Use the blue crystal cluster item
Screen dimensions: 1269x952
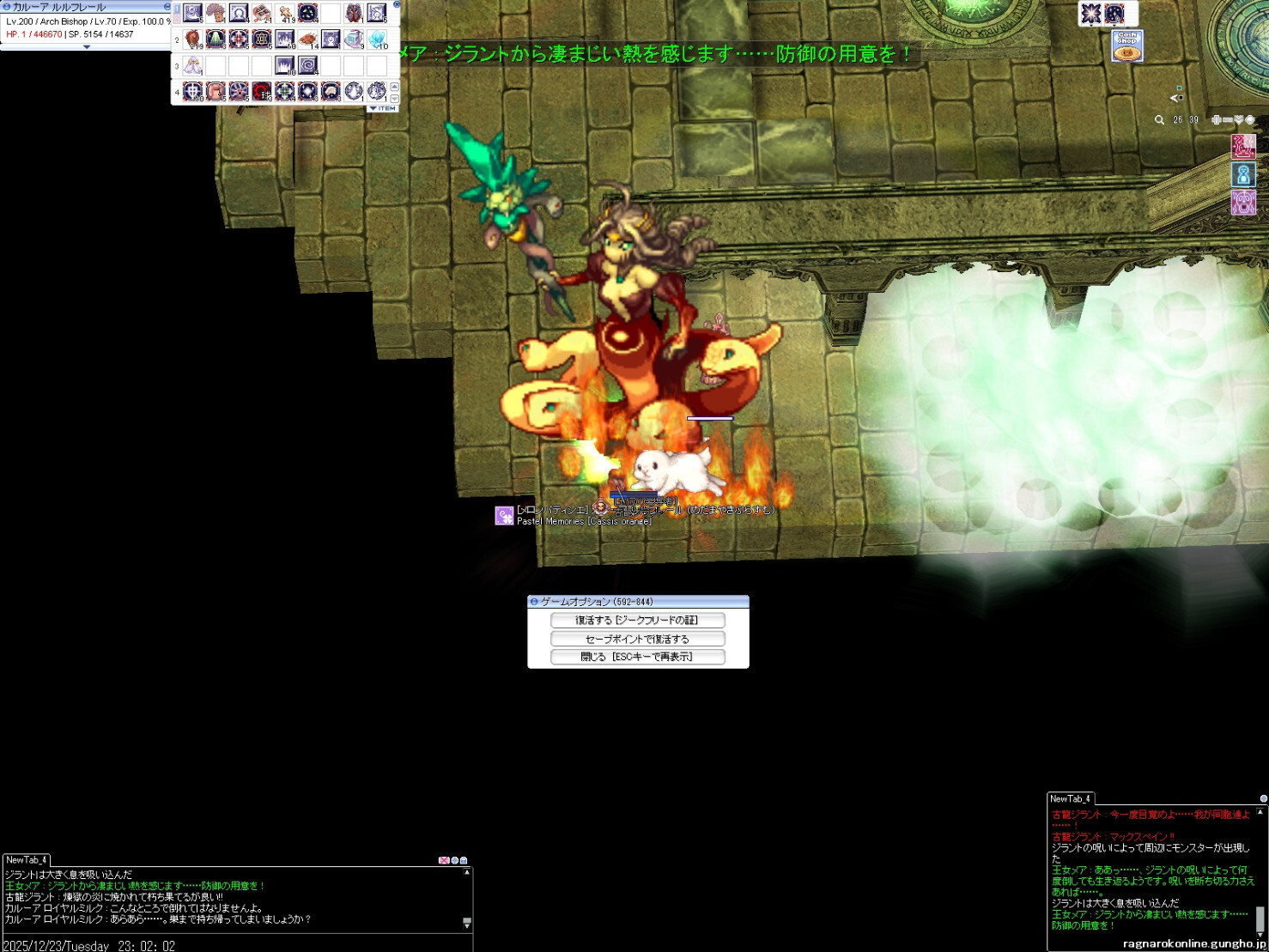(x=377, y=39)
